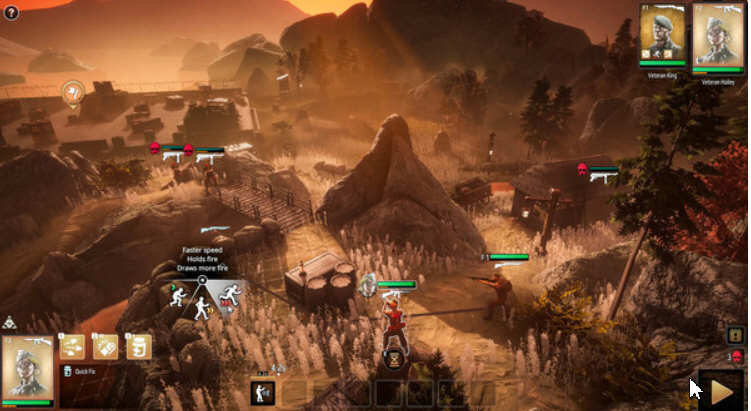The height and width of the screenshot is (411, 751).
Task: Click the hourglass icon under the selected soldier
Action: (394, 354)
